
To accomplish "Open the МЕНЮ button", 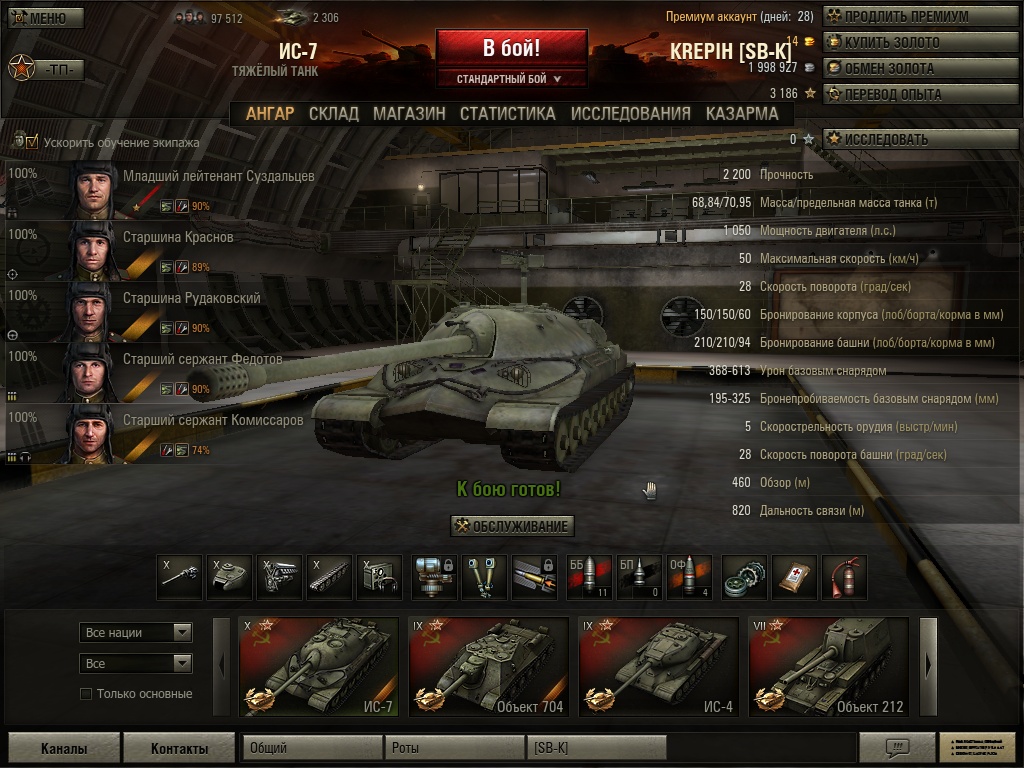I will 45,18.
